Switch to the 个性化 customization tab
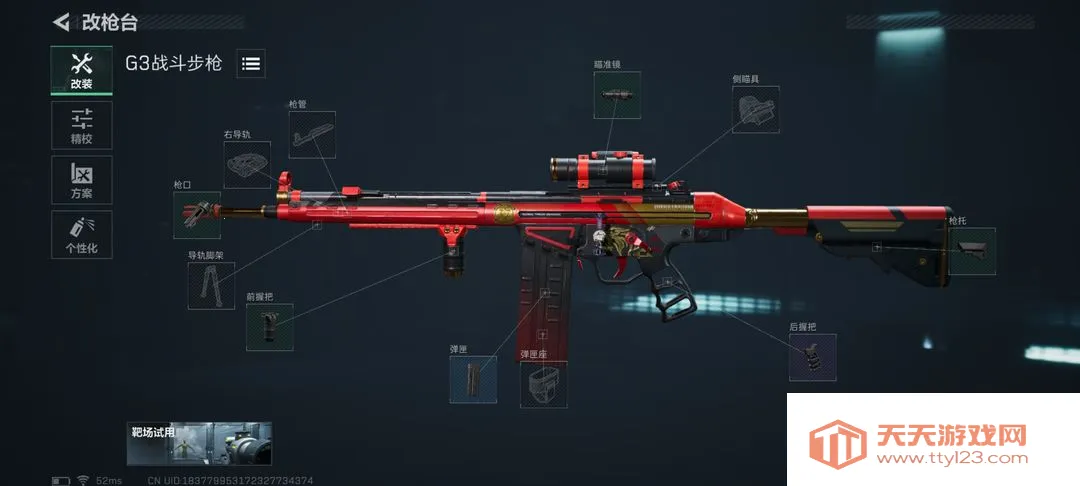Viewport: 1080px width, 486px height. [81, 235]
